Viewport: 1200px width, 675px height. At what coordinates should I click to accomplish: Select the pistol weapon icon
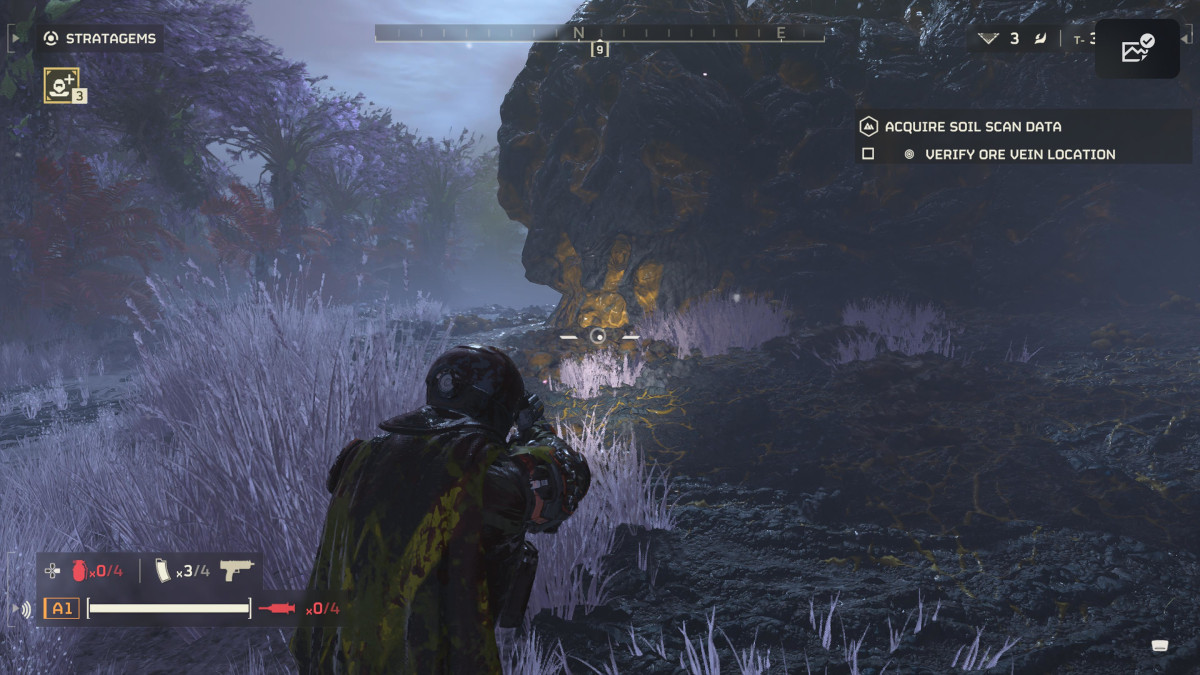237,570
